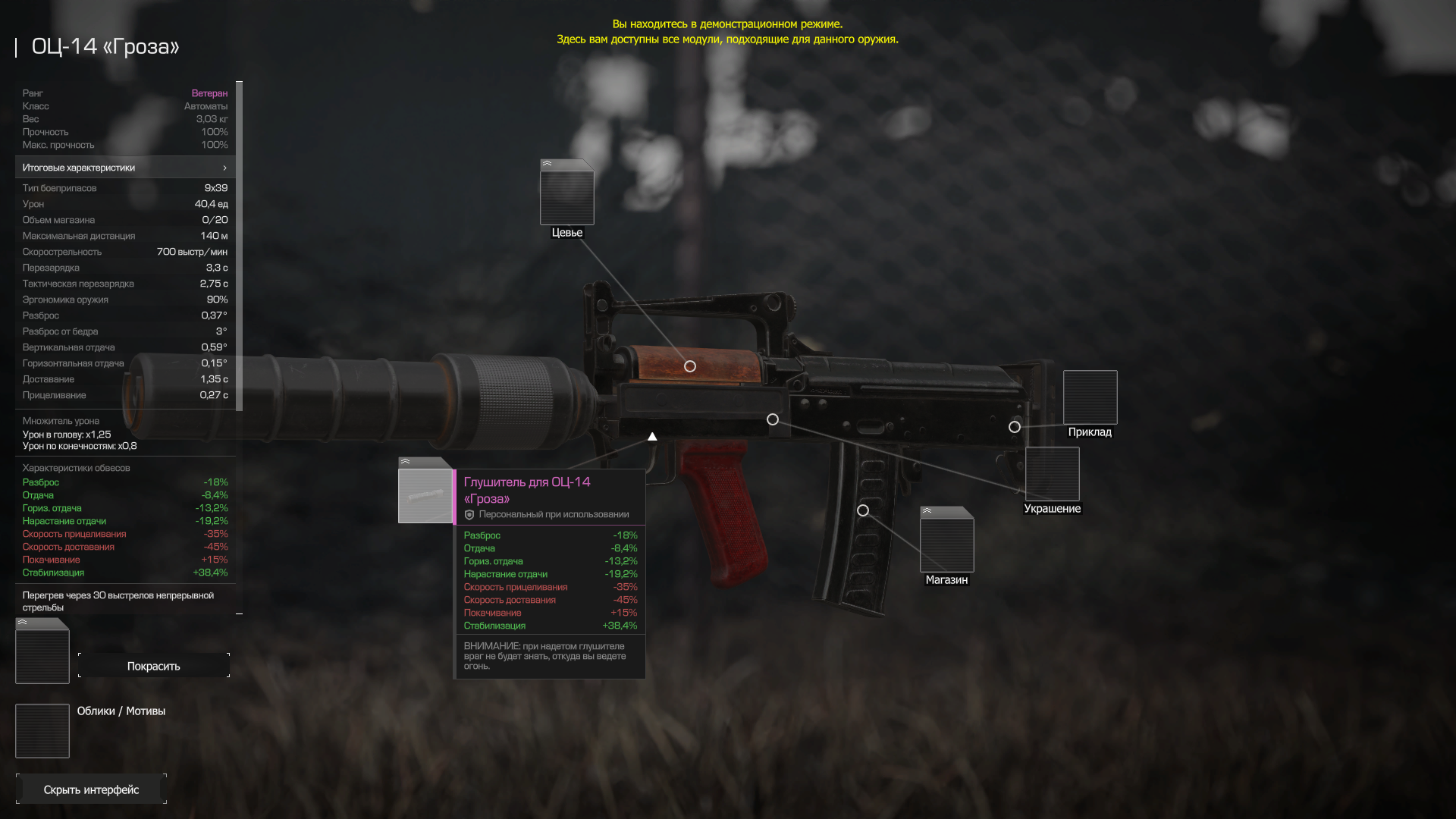Viewport: 1456px width, 819px height.
Task: Expand the Итоговые характеристики section
Action: (x=125, y=168)
